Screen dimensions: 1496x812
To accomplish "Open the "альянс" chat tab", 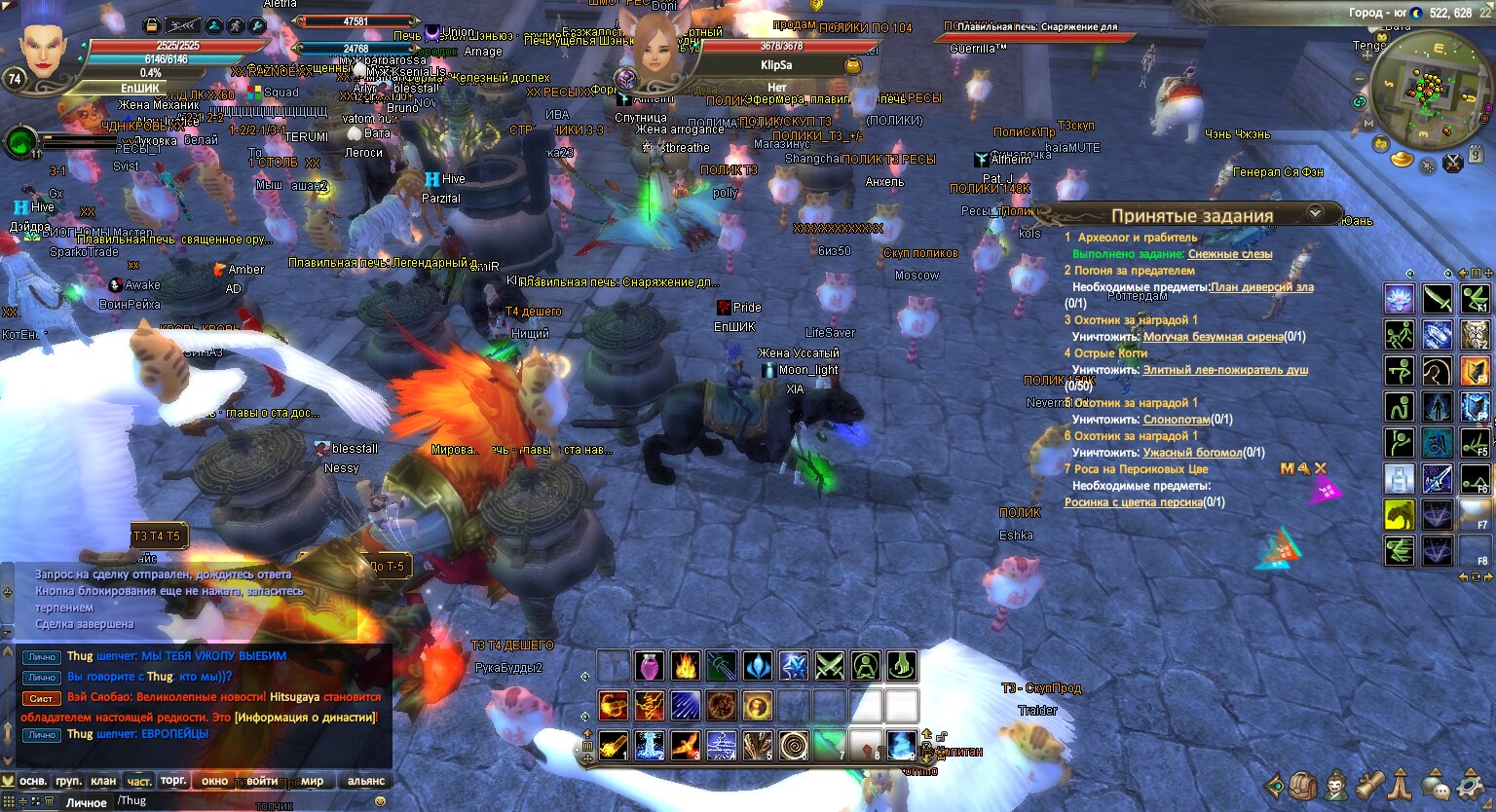I will click(x=366, y=781).
